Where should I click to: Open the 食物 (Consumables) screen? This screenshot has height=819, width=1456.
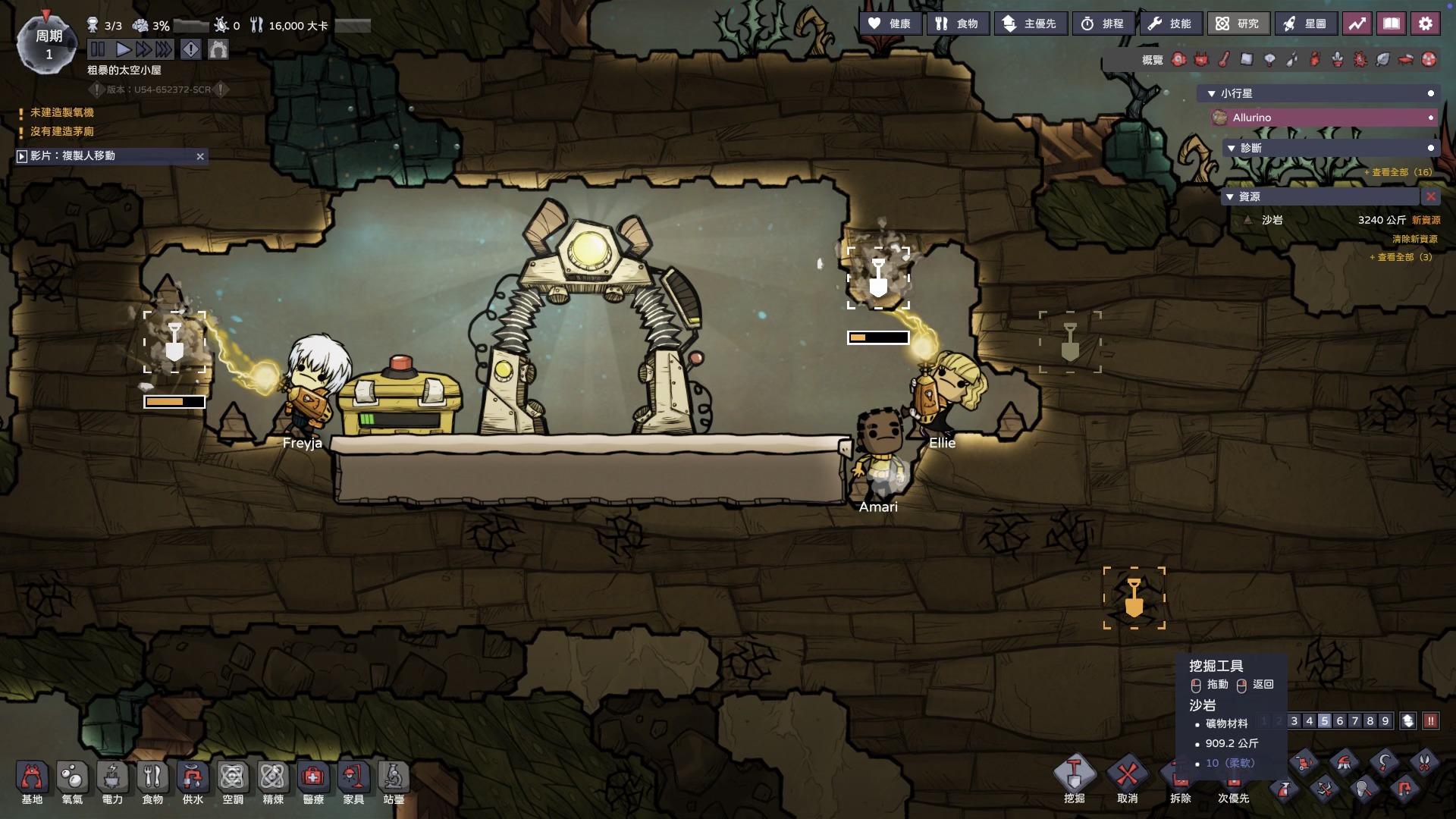coord(957,24)
